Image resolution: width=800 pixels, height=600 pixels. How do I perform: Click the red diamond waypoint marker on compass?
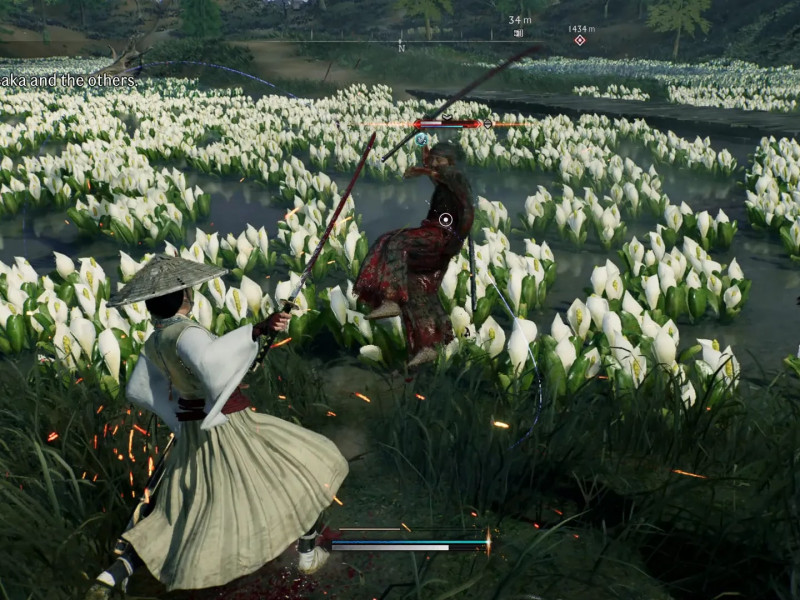tap(580, 40)
